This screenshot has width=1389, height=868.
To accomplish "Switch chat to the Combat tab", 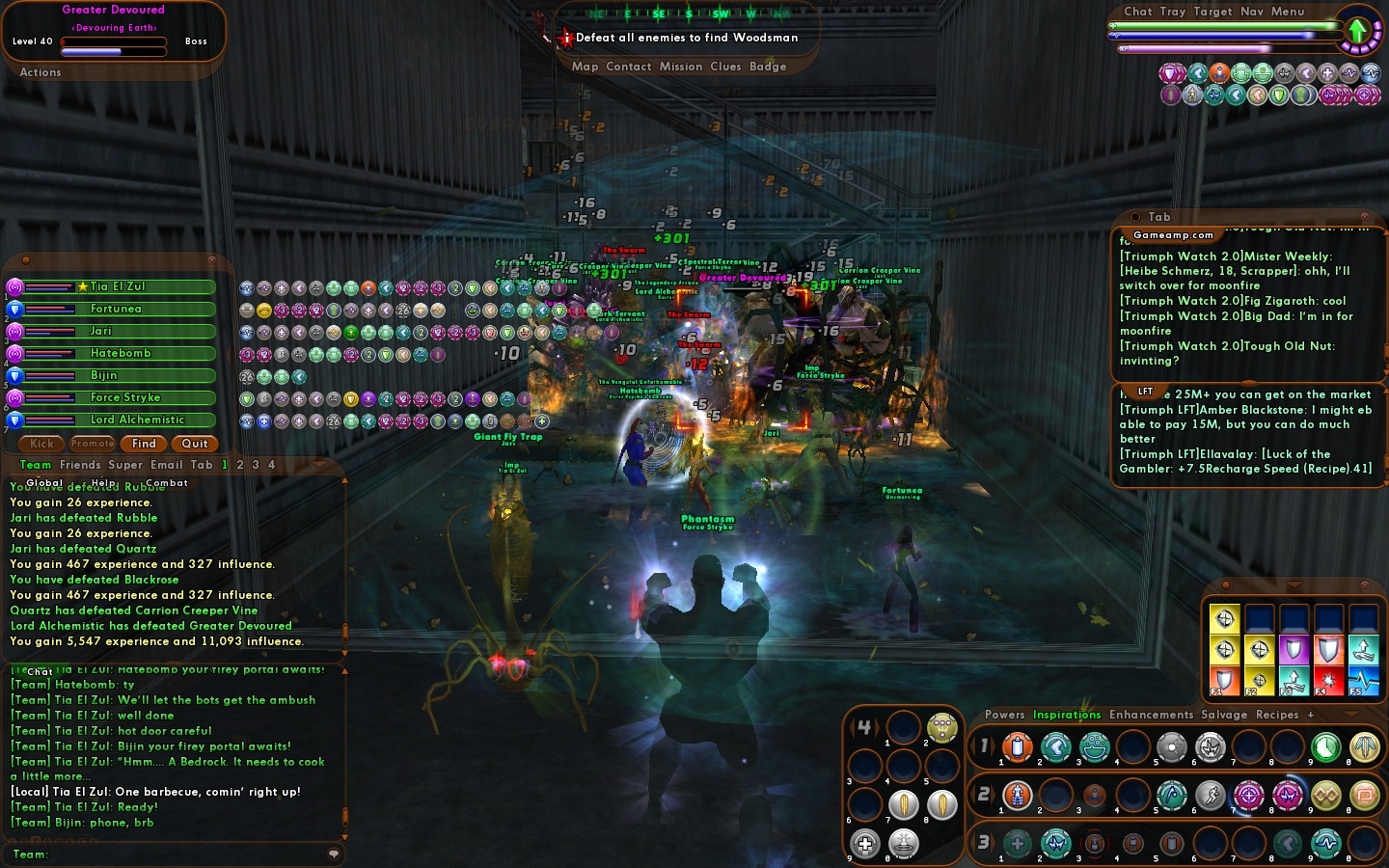I will tap(167, 483).
